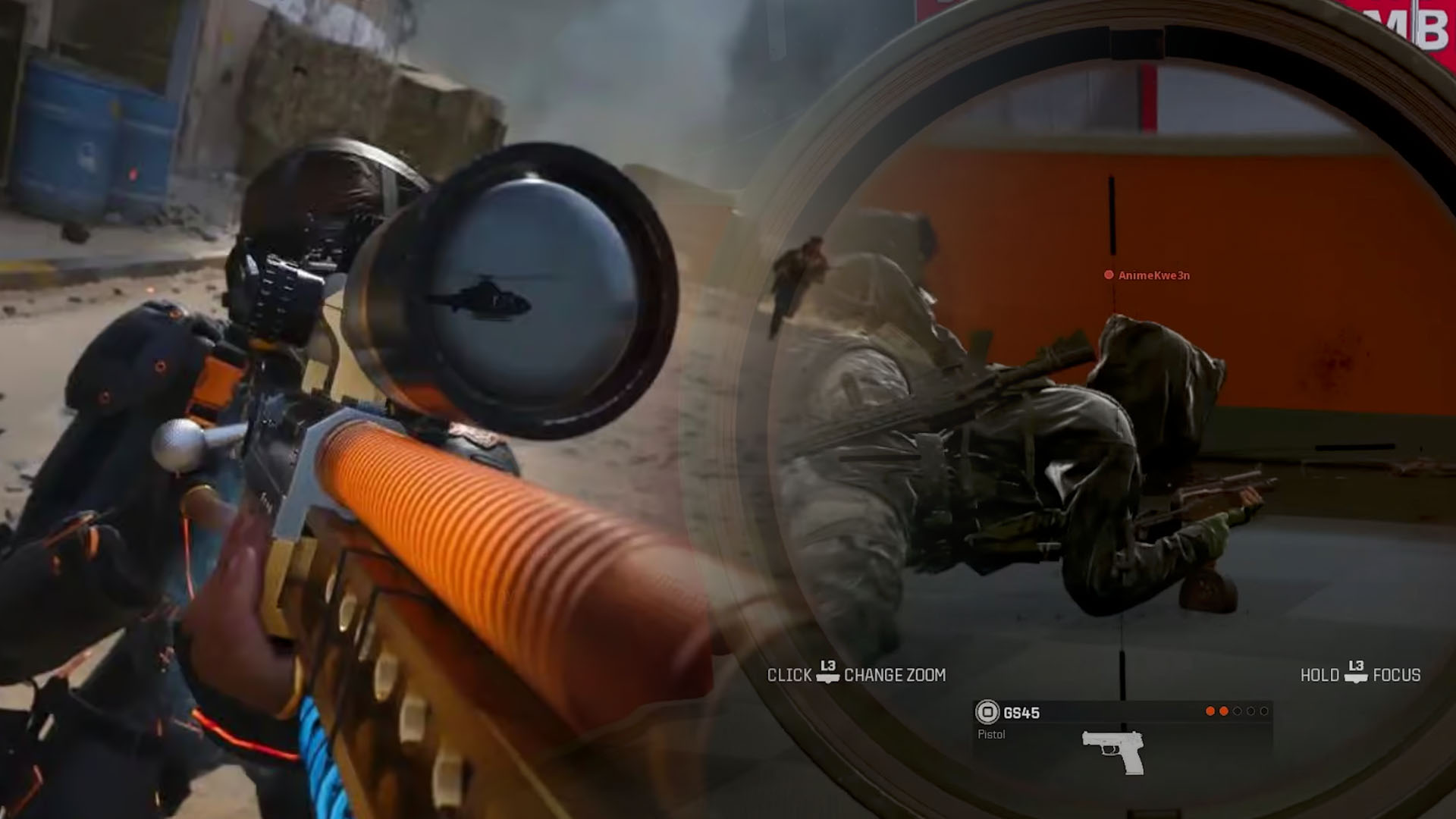
Task: Click the CHANGE ZOOM text button
Action: pos(896,675)
